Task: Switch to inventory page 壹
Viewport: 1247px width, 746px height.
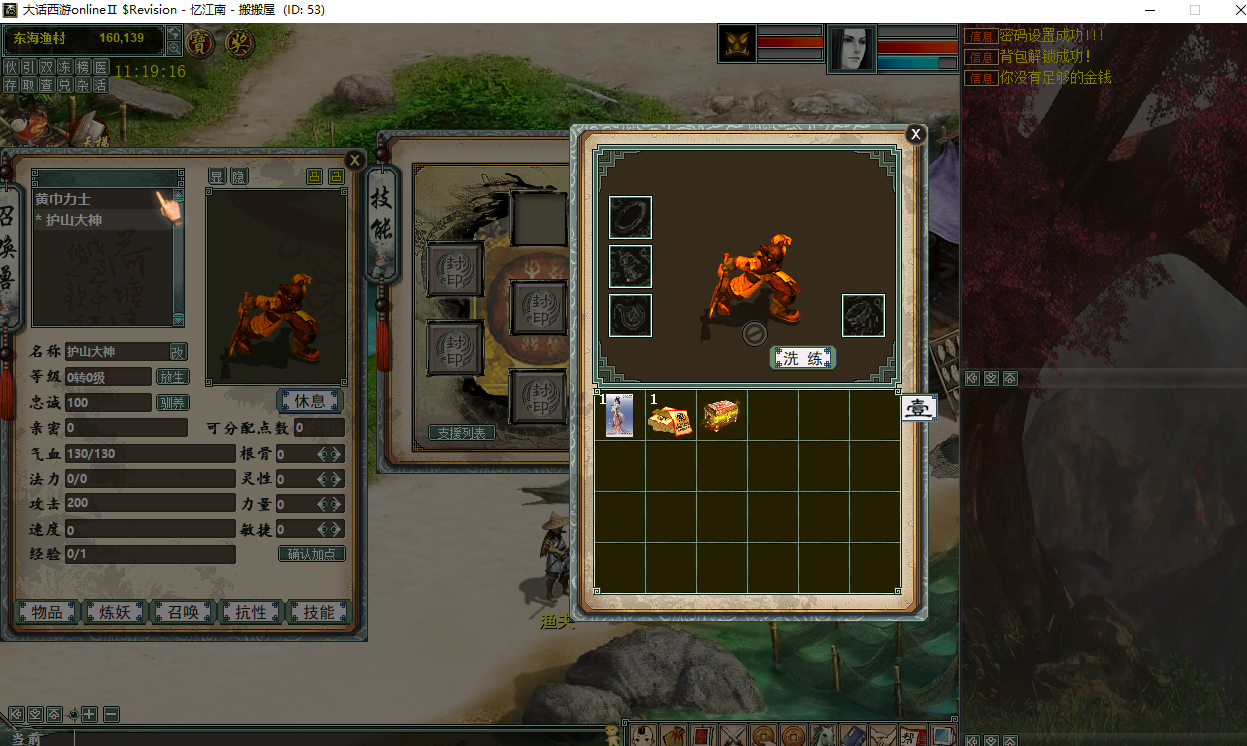Action: tap(919, 408)
